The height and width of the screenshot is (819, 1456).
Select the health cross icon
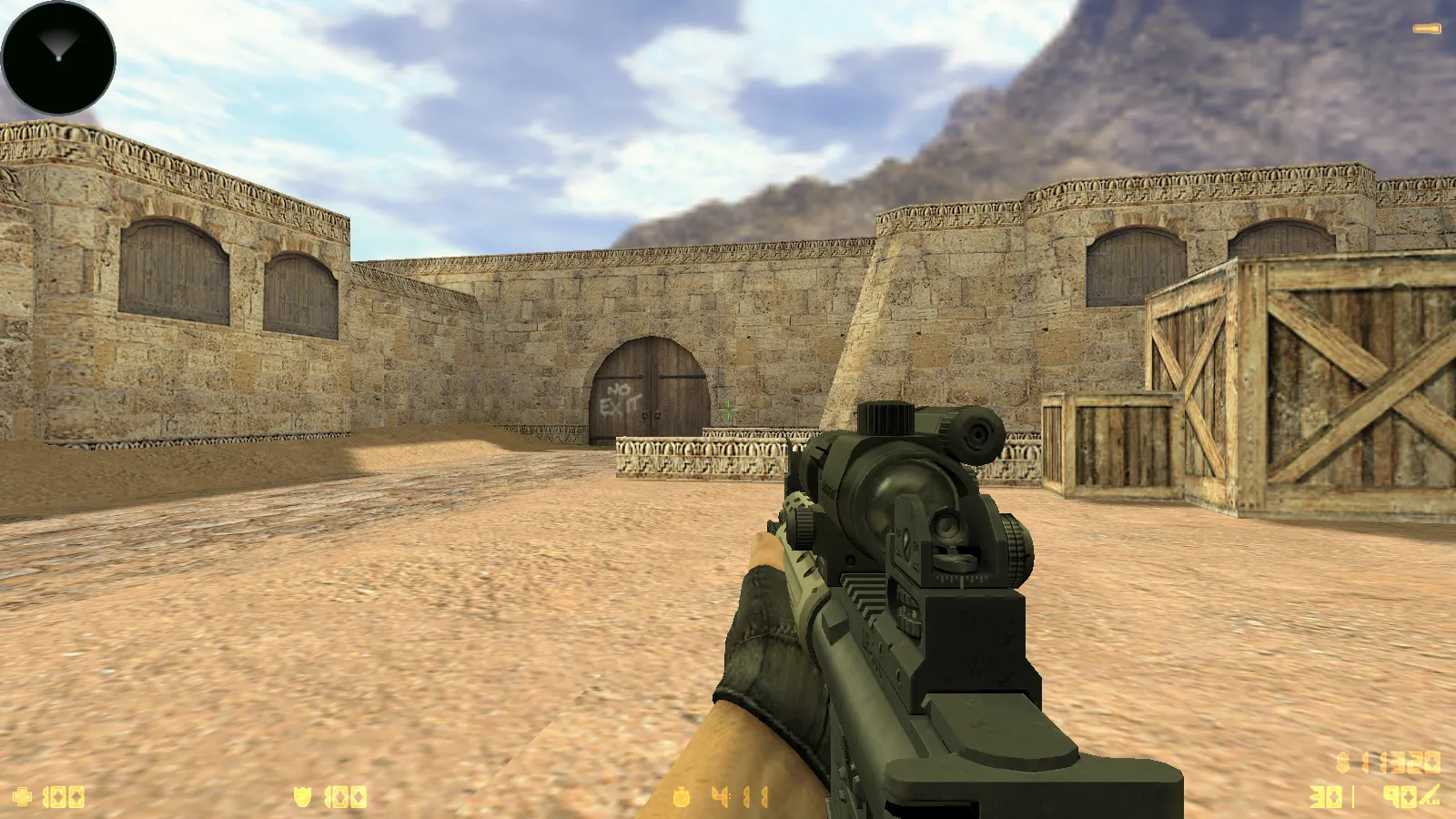tap(23, 798)
